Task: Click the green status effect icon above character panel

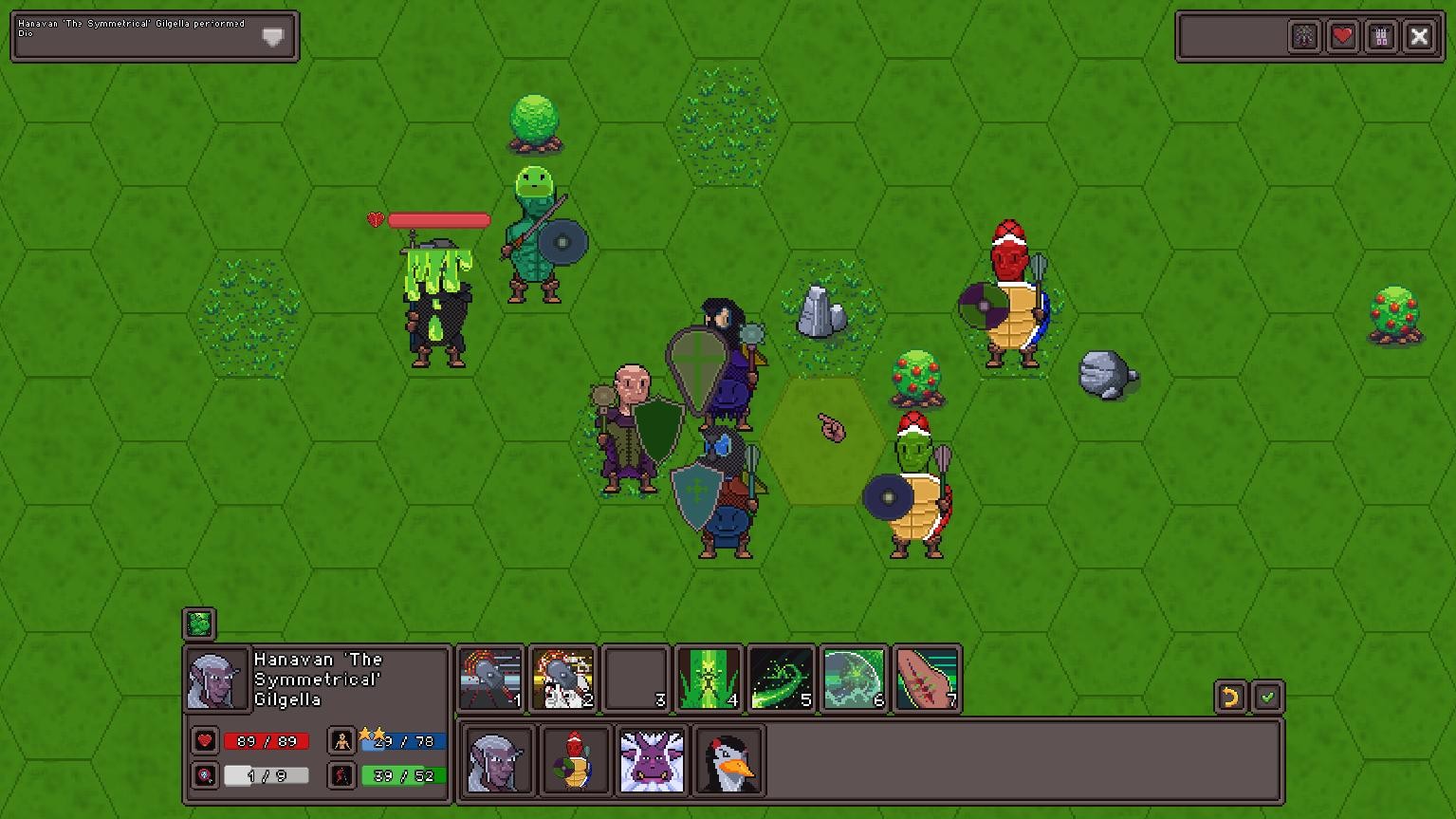Action: 198,624
